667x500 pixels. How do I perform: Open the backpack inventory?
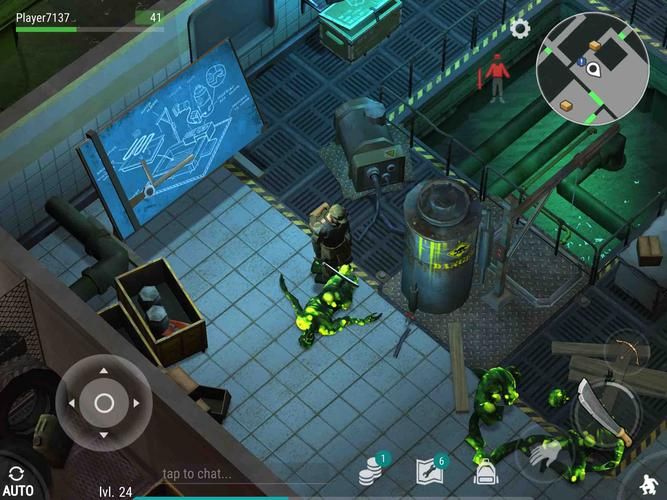click(x=486, y=472)
